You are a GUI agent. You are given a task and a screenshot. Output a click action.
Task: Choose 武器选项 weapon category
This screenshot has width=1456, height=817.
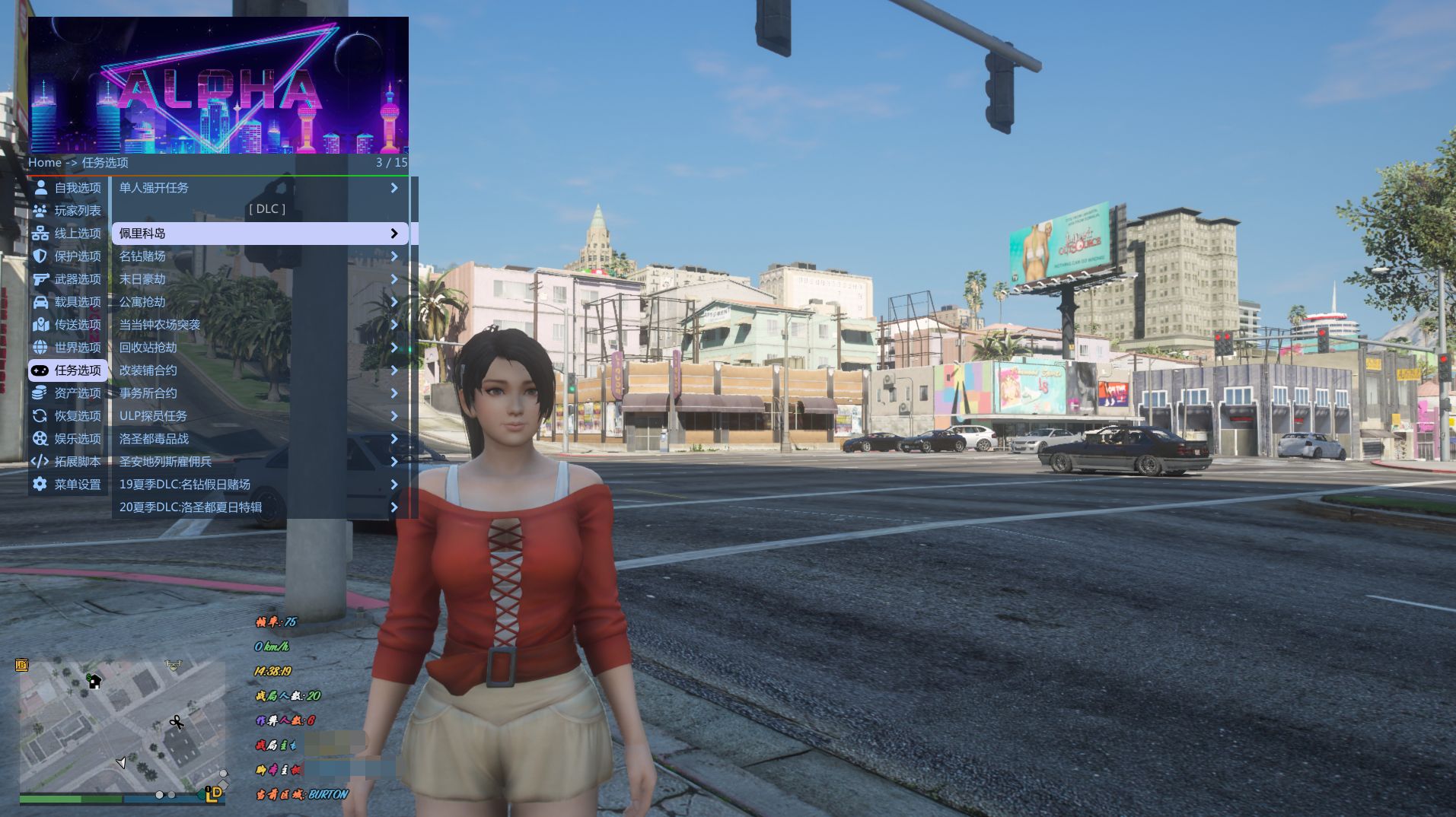coord(68,279)
